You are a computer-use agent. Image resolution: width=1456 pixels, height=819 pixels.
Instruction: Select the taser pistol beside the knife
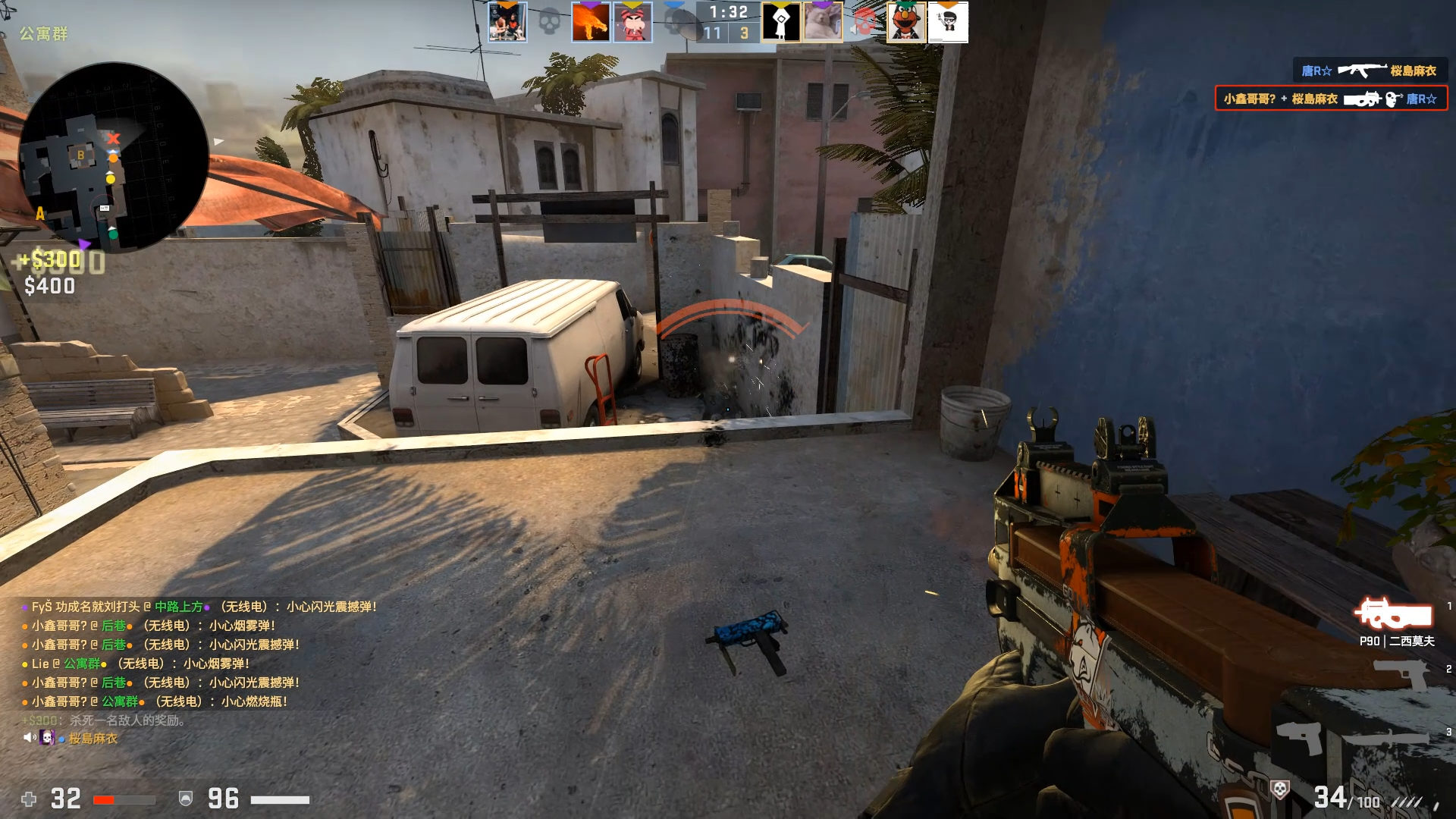tap(1300, 737)
